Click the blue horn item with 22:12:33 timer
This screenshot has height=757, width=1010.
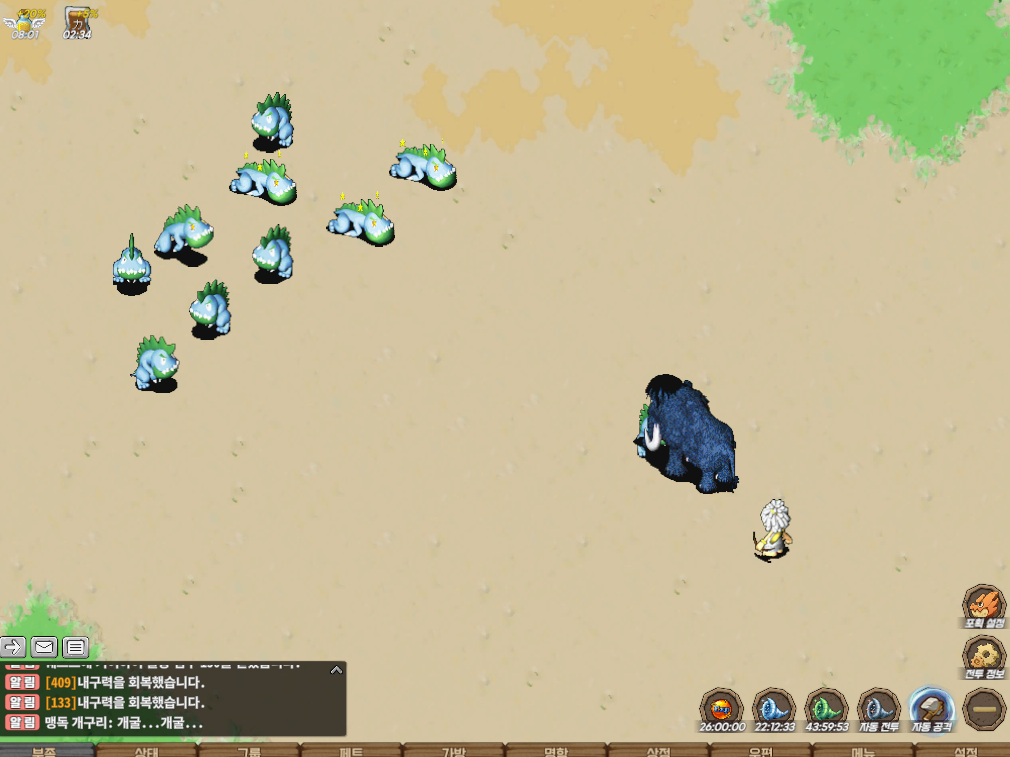point(774,709)
